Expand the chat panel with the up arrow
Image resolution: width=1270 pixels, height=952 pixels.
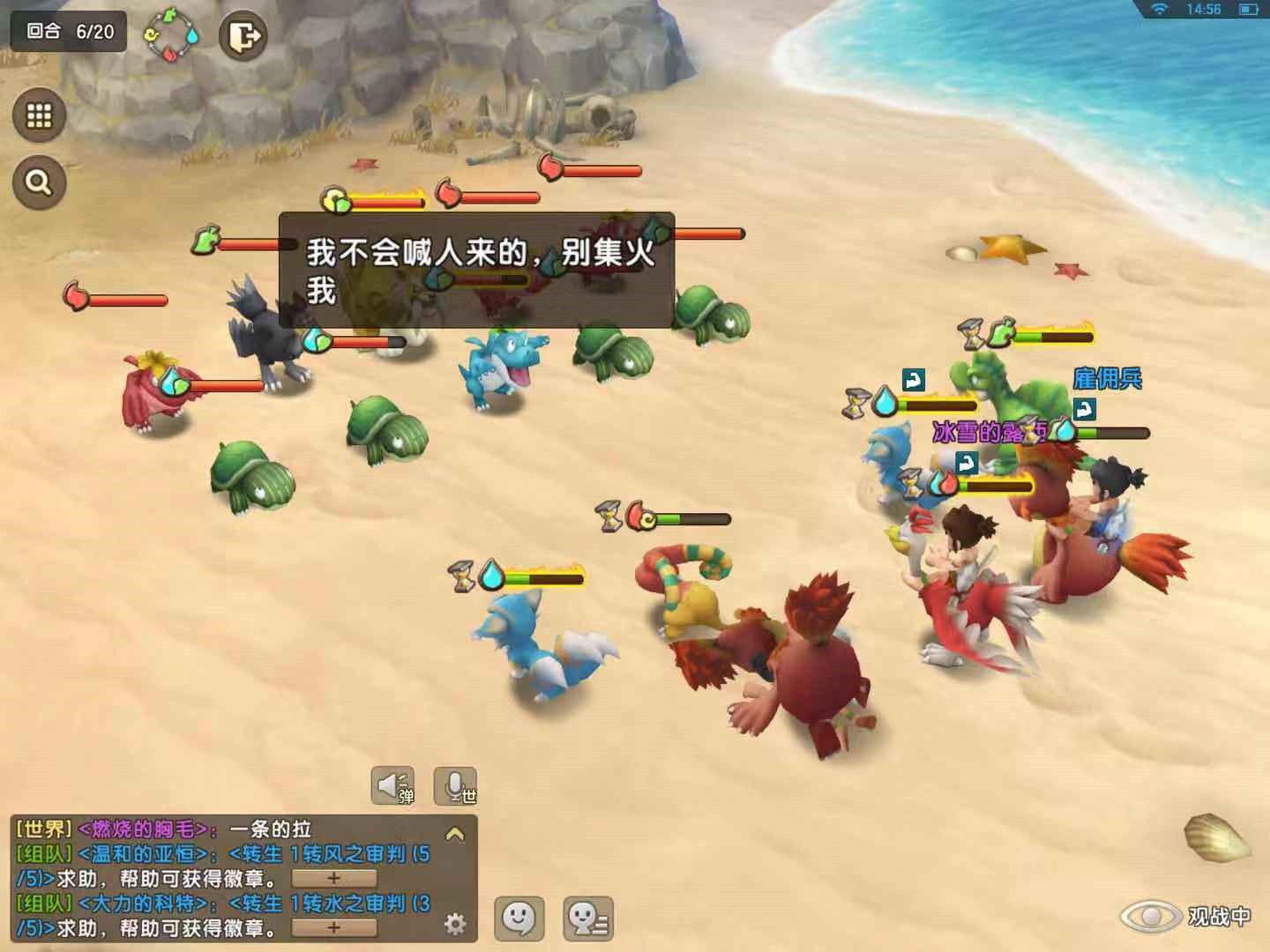pos(455,833)
